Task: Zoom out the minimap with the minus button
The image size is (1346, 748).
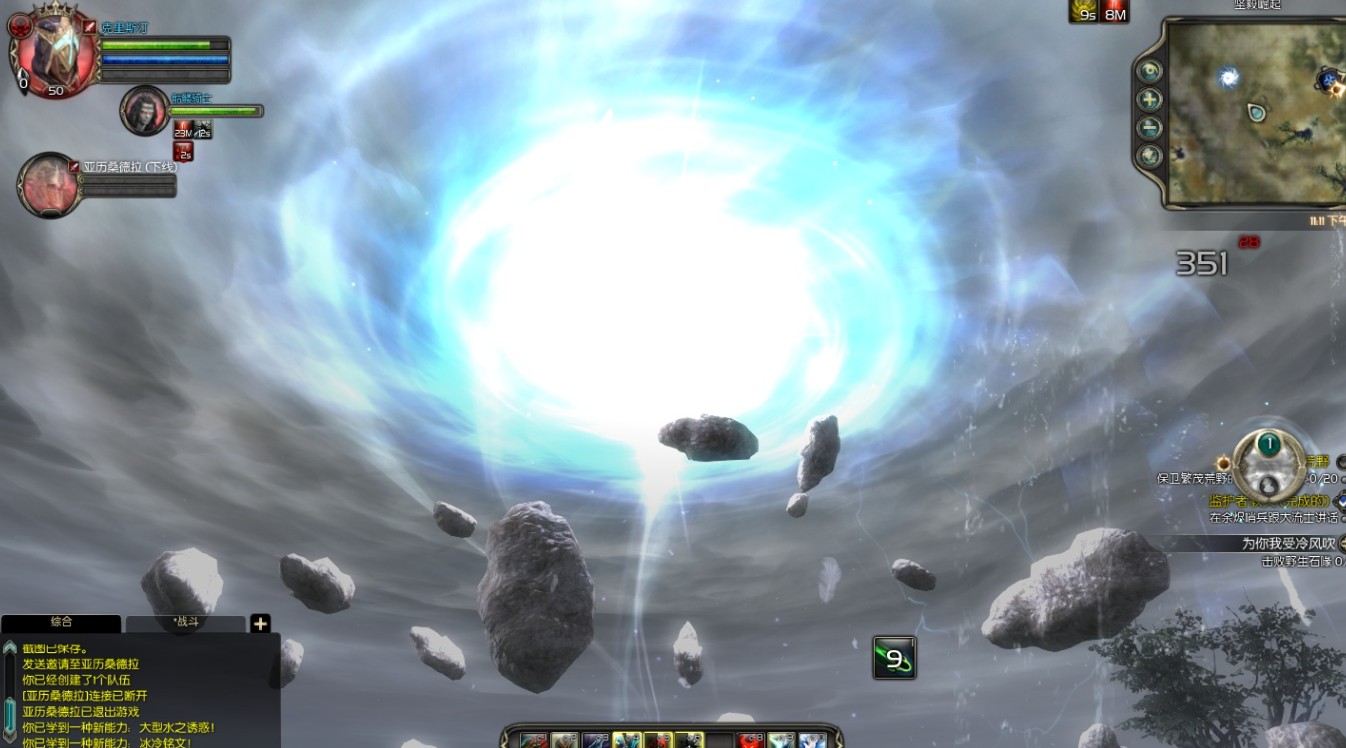Action: [x=1150, y=128]
